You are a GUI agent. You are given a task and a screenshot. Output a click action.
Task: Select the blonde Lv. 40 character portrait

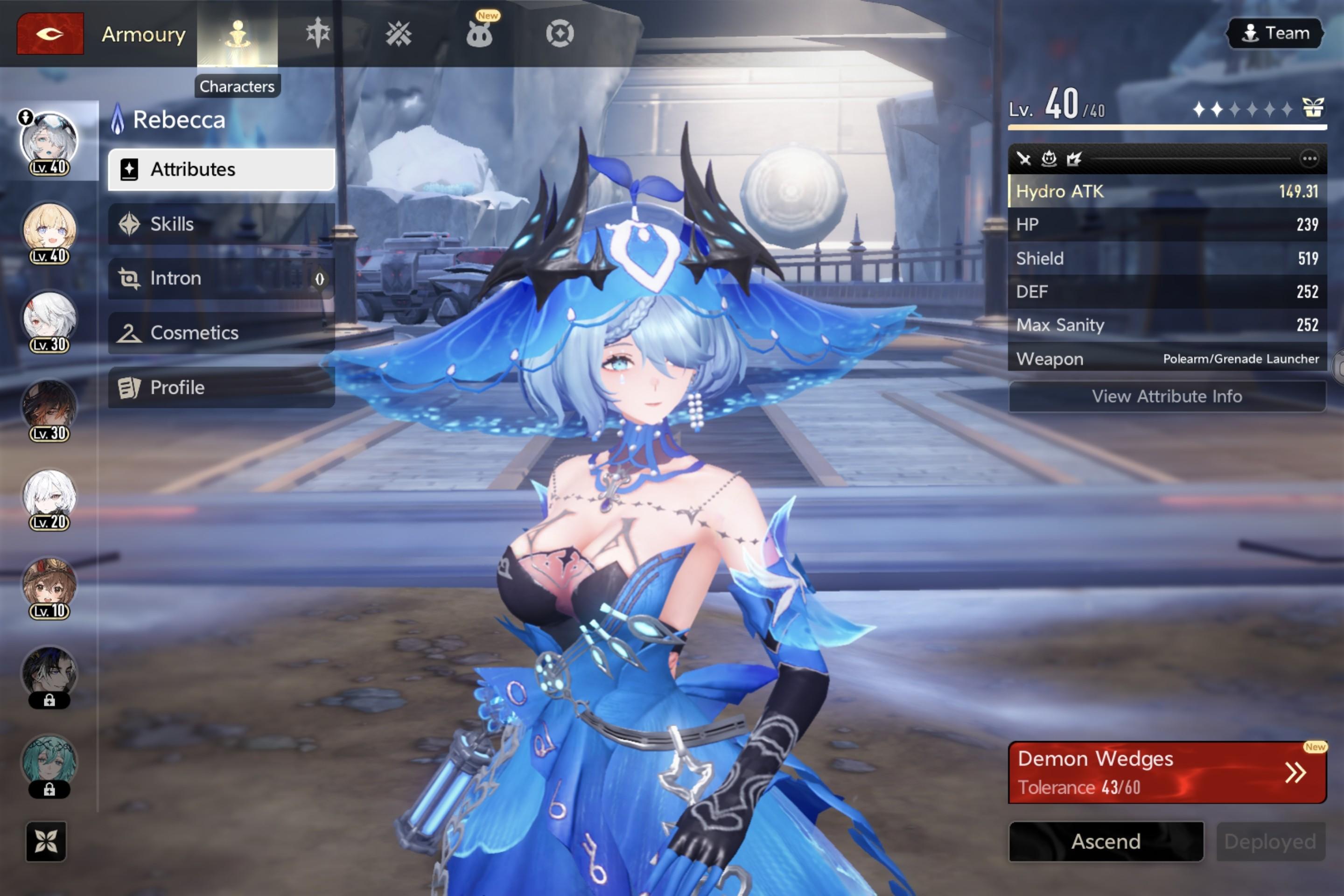[49, 230]
